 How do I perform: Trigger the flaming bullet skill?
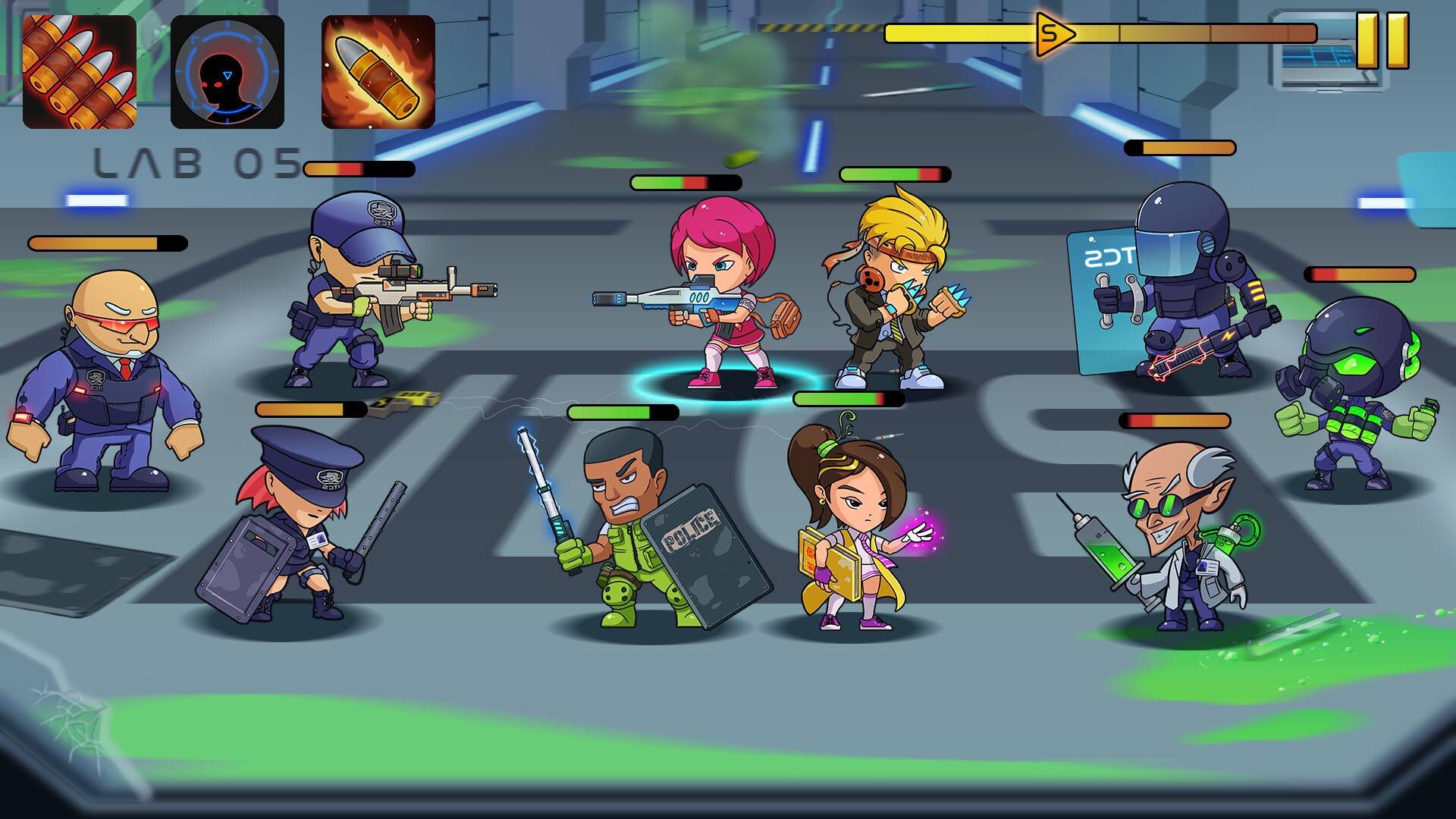(x=378, y=72)
